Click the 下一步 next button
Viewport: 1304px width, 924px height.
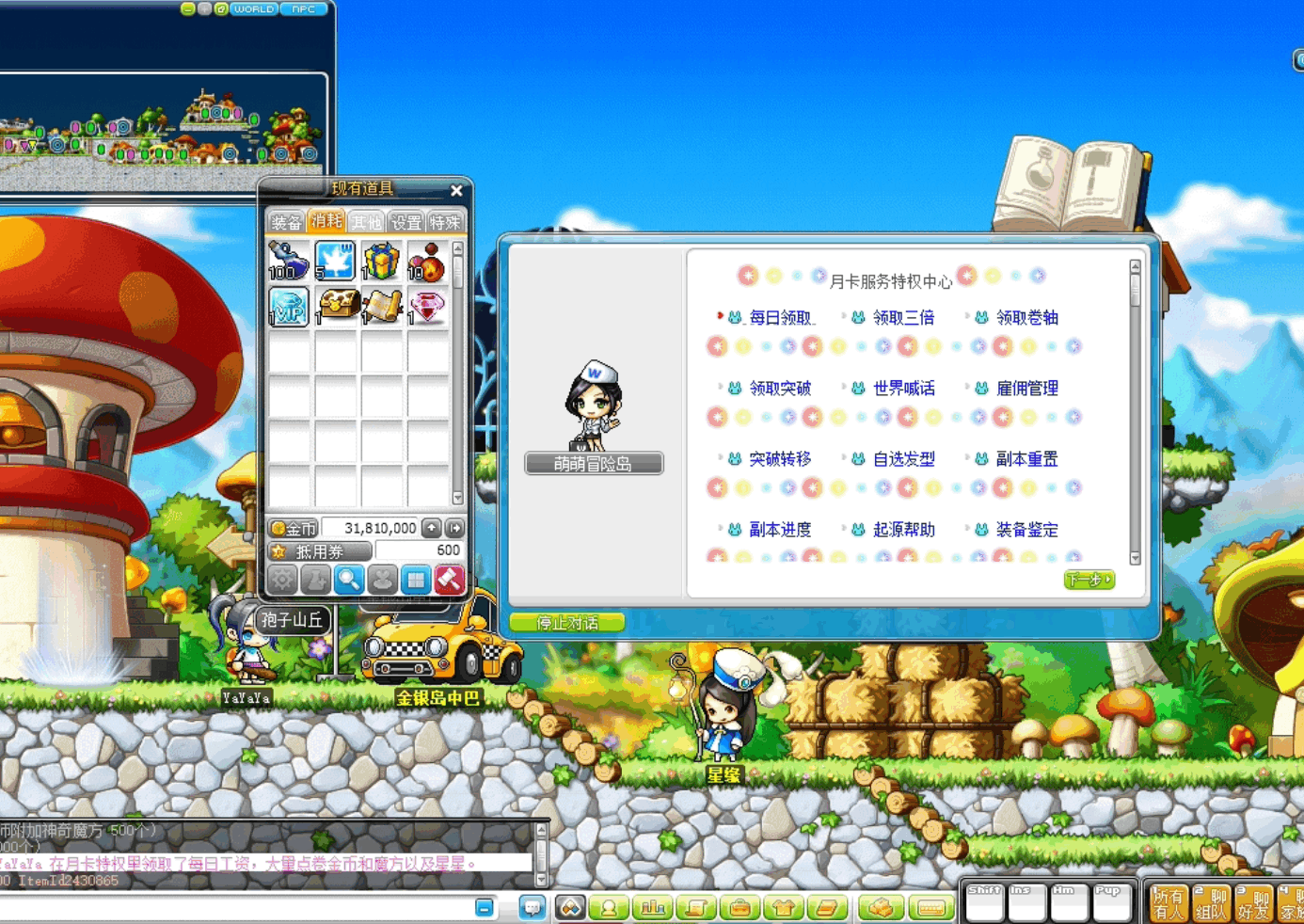click(x=1089, y=580)
